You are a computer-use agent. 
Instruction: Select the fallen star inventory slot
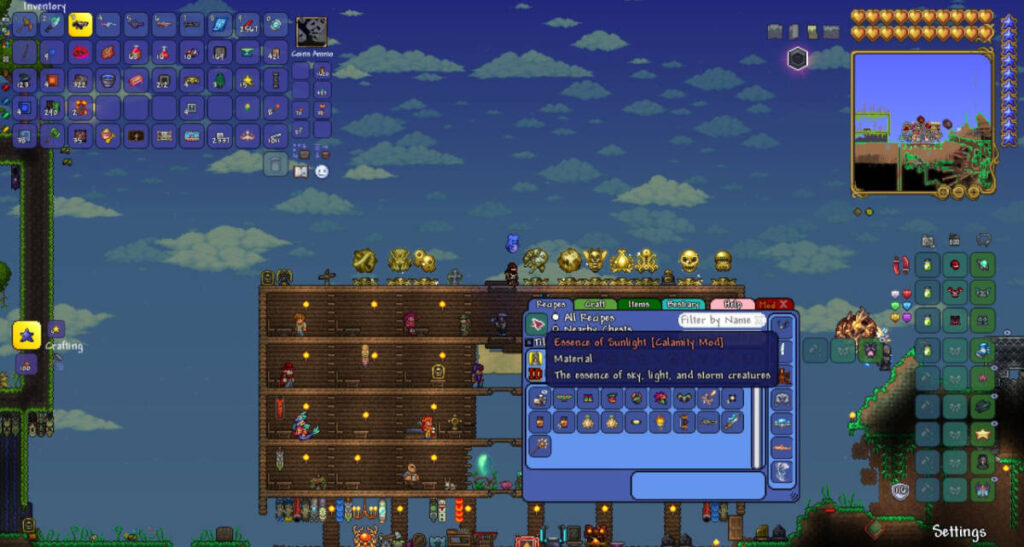[247, 80]
